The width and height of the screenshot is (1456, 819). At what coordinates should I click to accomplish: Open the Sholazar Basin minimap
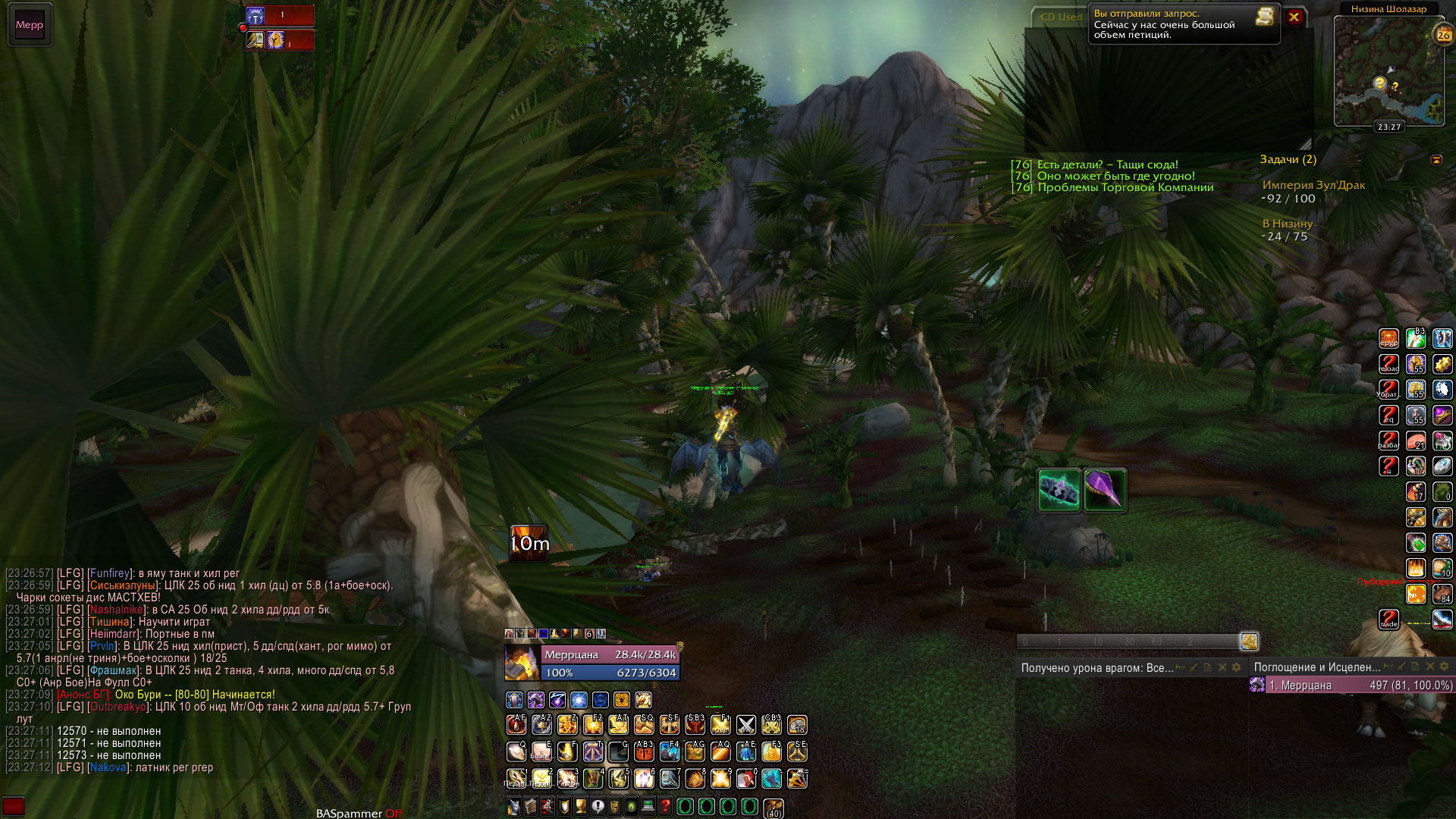coord(1389,71)
